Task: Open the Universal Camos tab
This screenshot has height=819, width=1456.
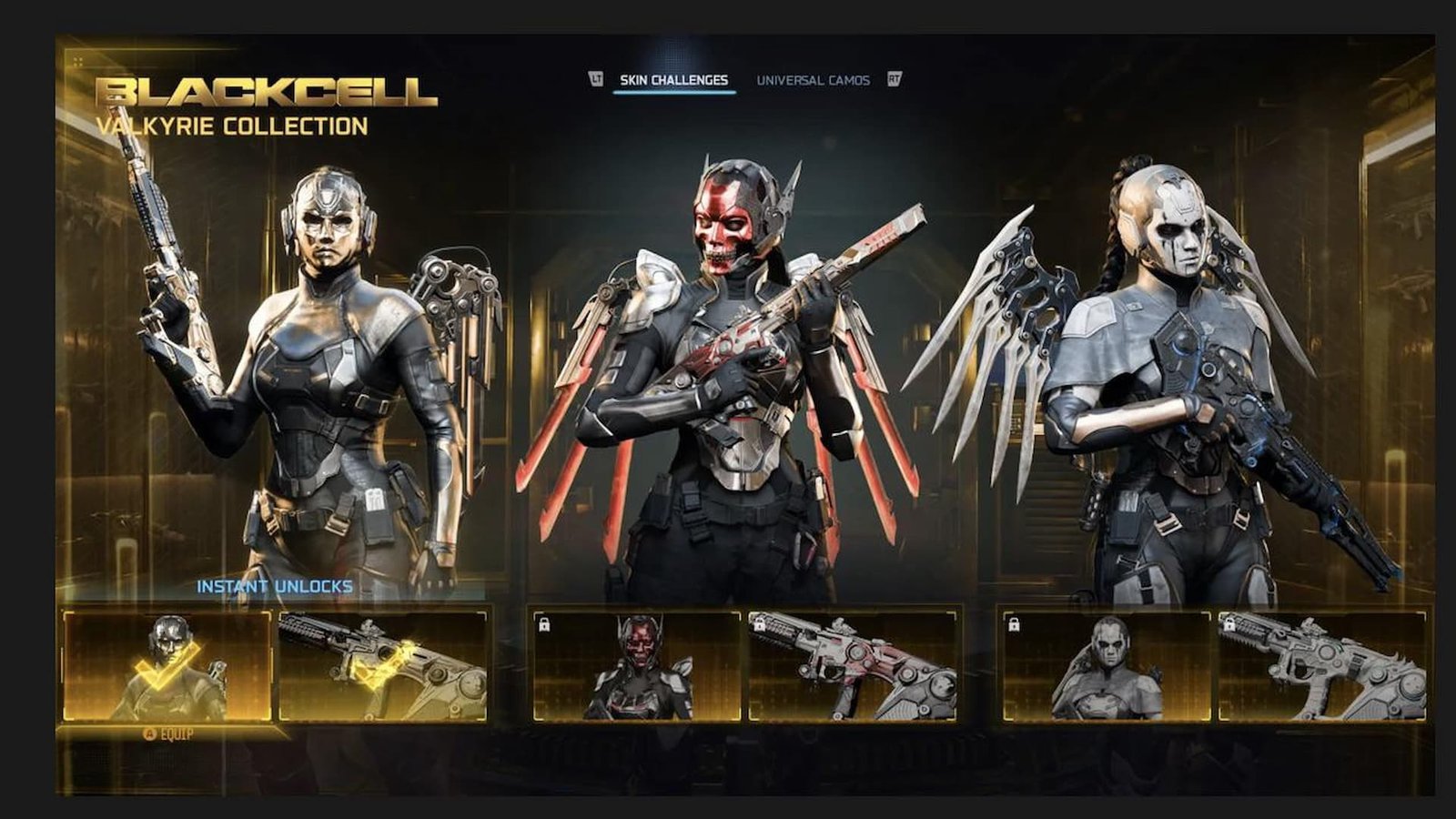Action: 813,80
